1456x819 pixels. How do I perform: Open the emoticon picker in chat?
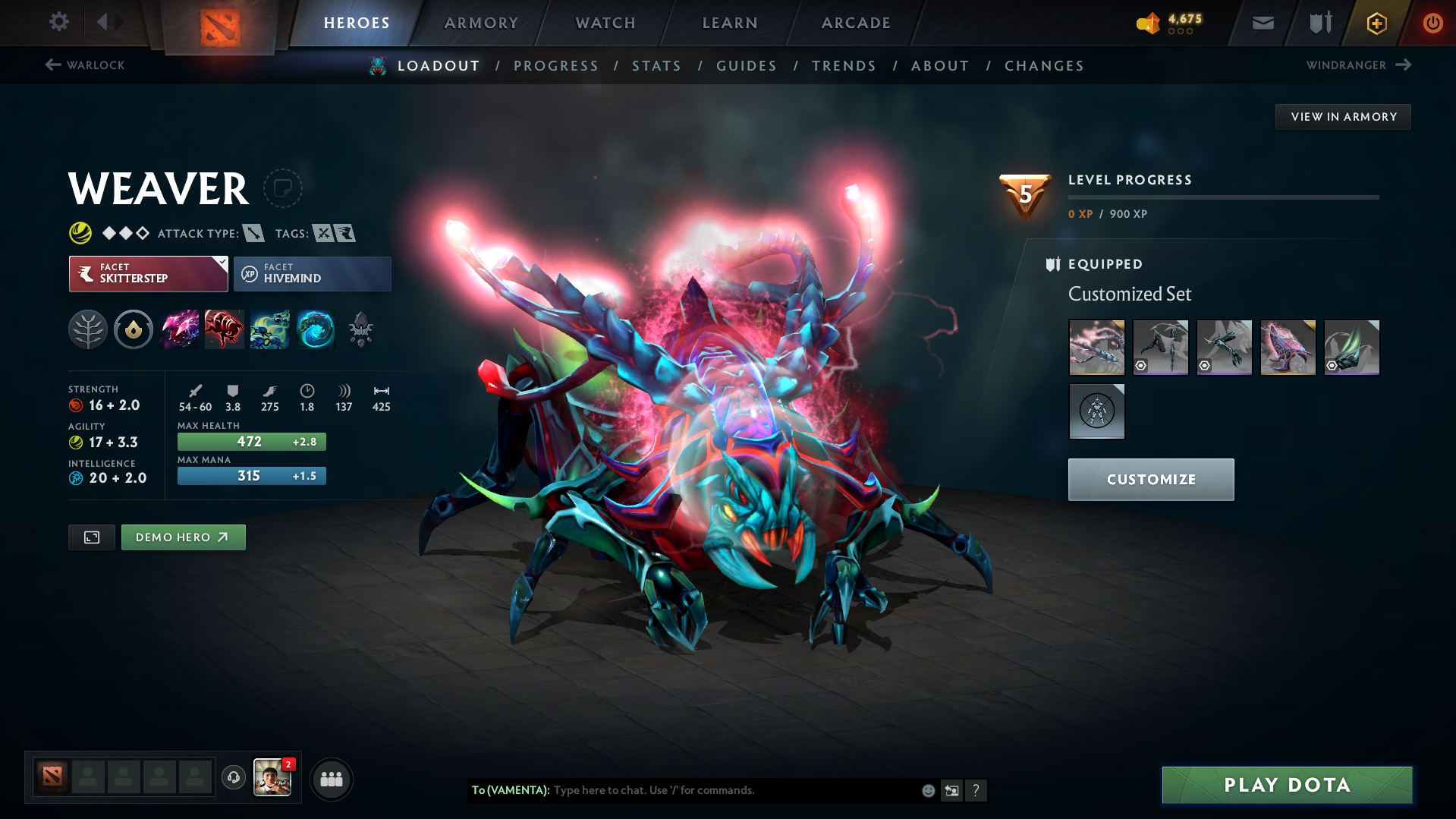[x=927, y=790]
